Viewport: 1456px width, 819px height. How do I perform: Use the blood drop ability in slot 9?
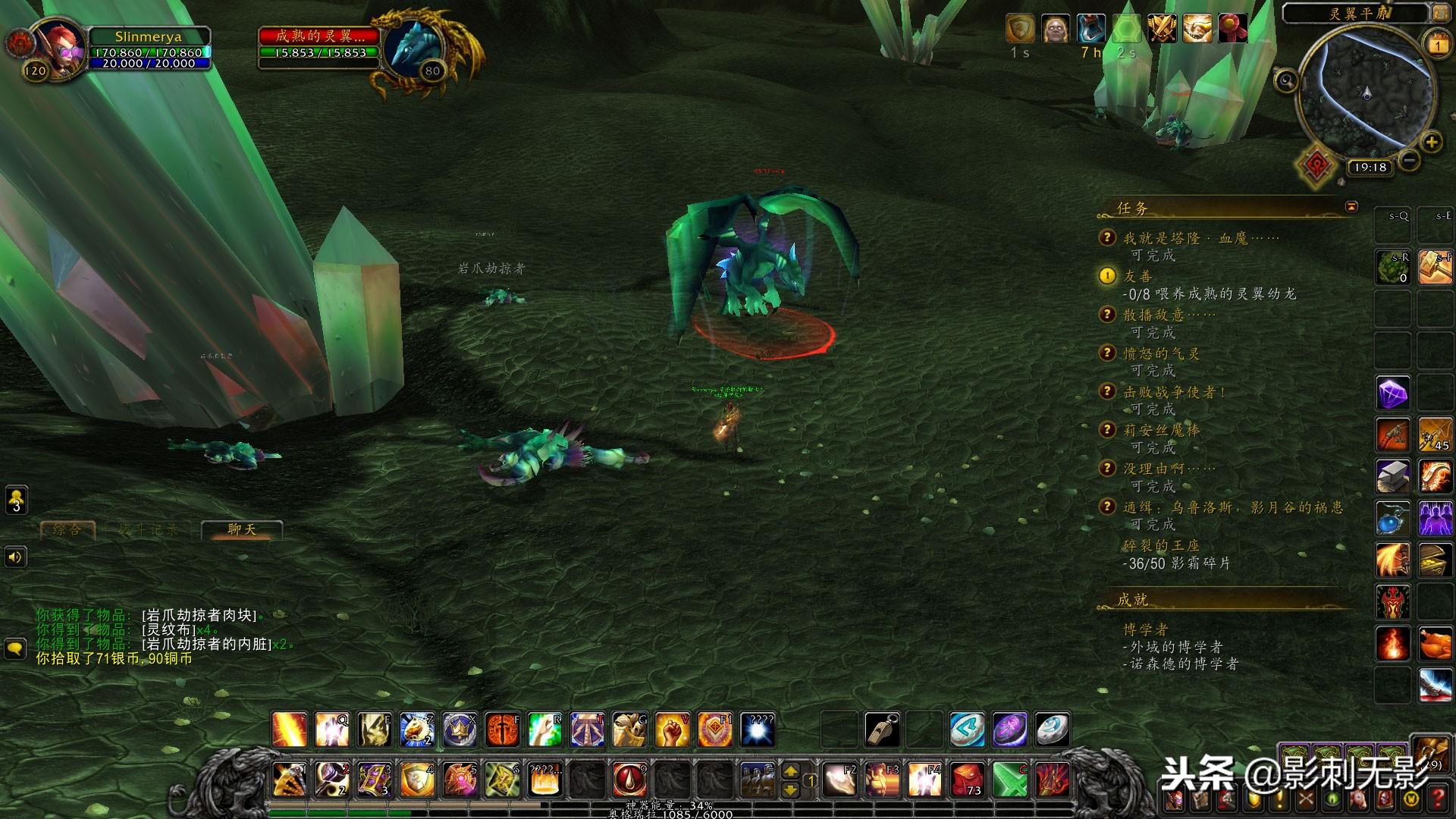pyautogui.click(x=629, y=779)
